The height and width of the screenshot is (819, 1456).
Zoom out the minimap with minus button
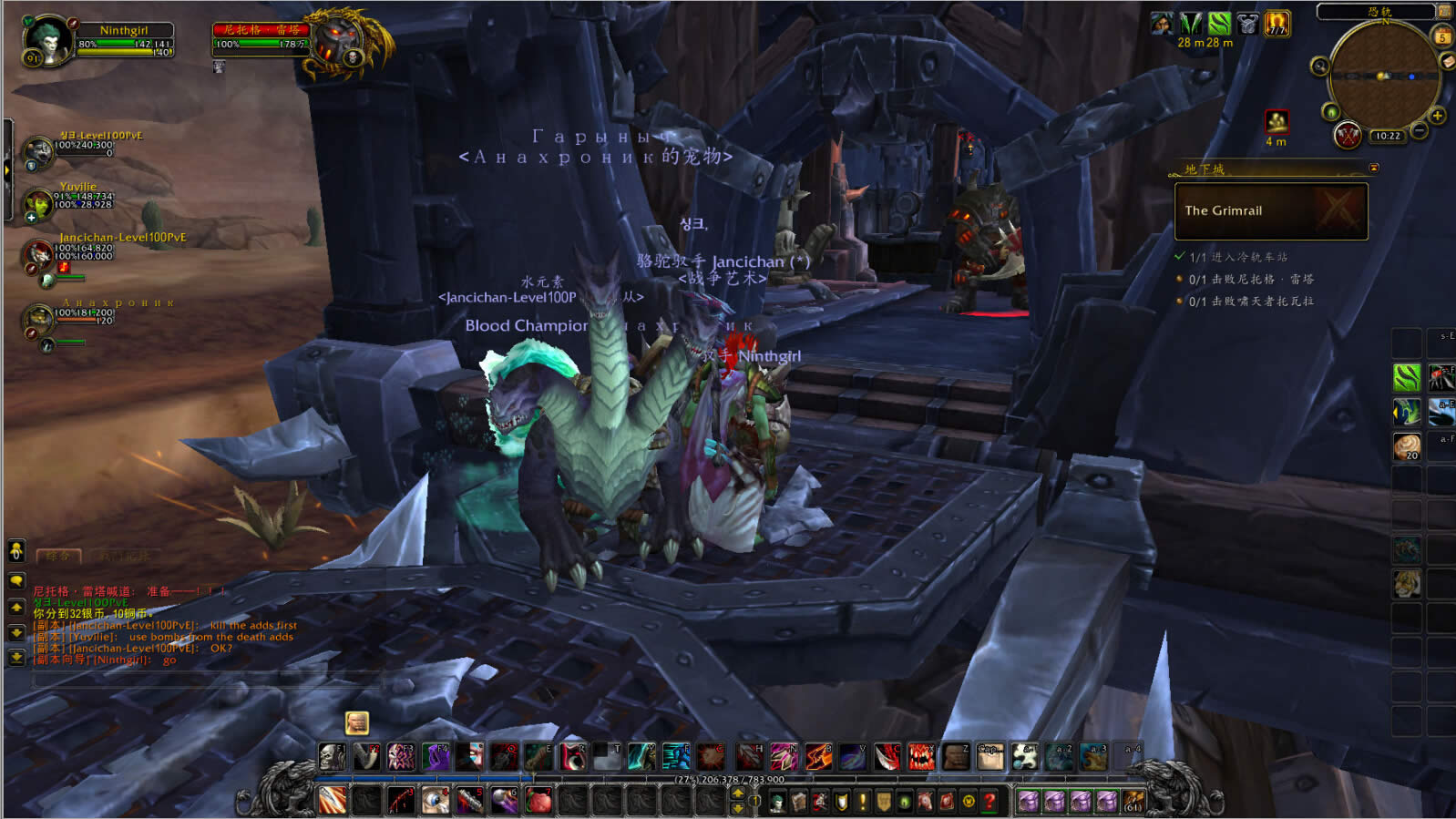click(1420, 131)
